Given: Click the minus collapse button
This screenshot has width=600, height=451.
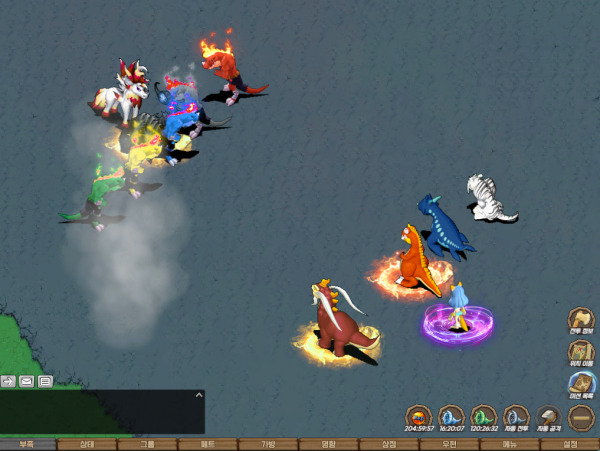Looking at the screenshot, I should tap(582, 416).
